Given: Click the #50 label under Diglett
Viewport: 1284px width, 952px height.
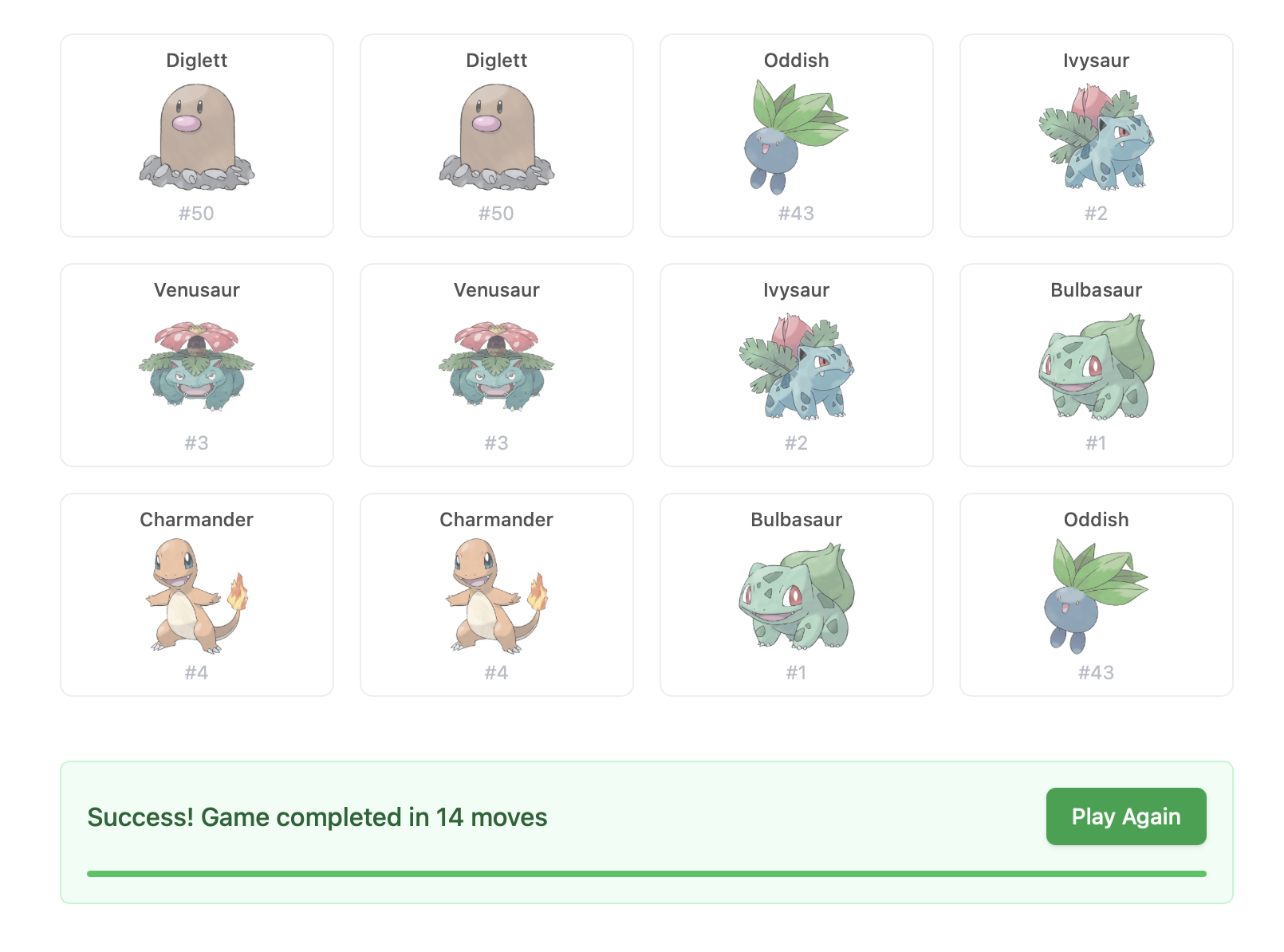Looking at the screenshot, I should click(x=196, y=213).
